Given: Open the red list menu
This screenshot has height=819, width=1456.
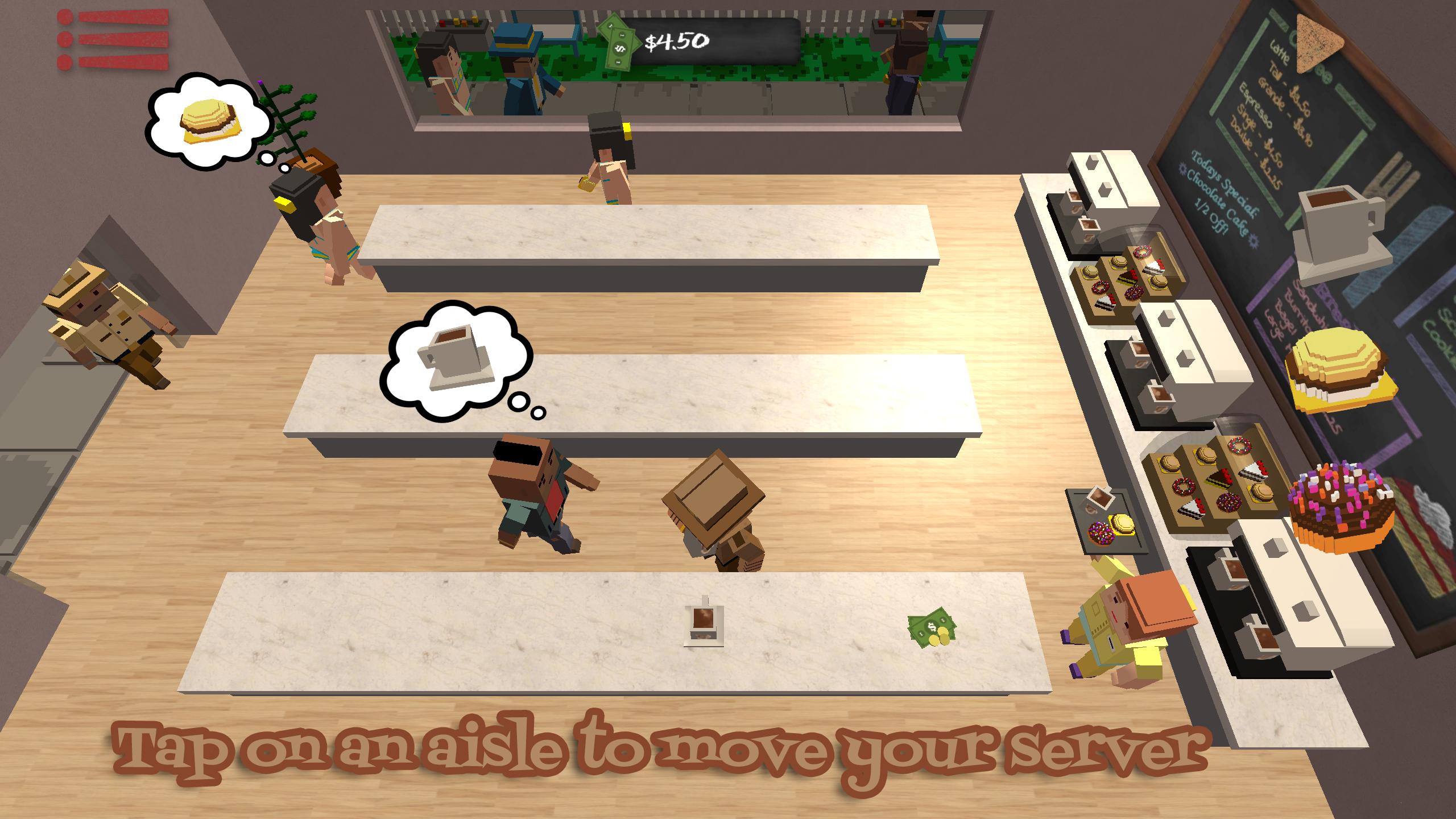Looking at the screenshot, I should click(x=114, y=40).
